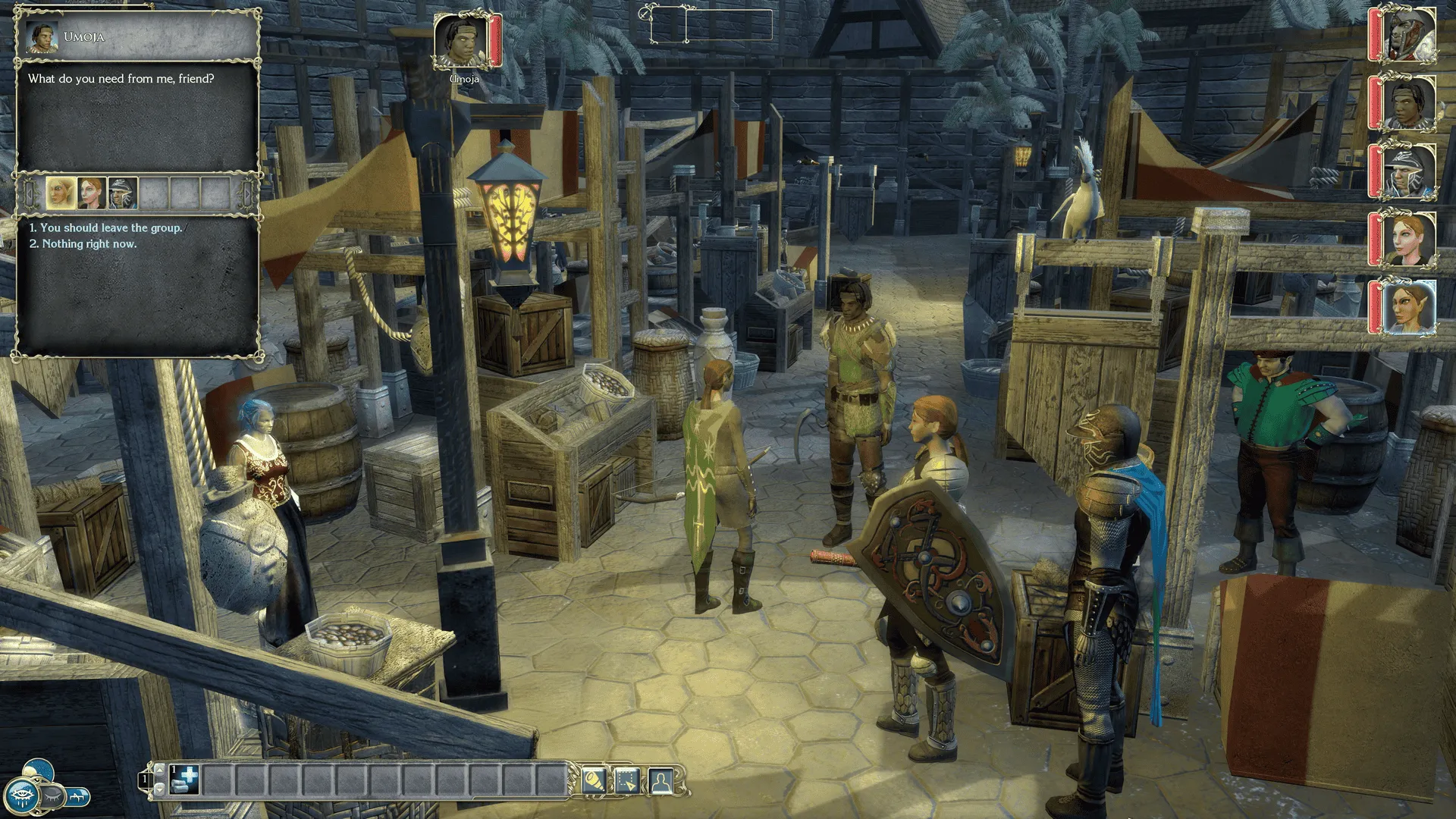
Task: Select the spyglass examine tool on the quickbar
Action: coord(595,780)
